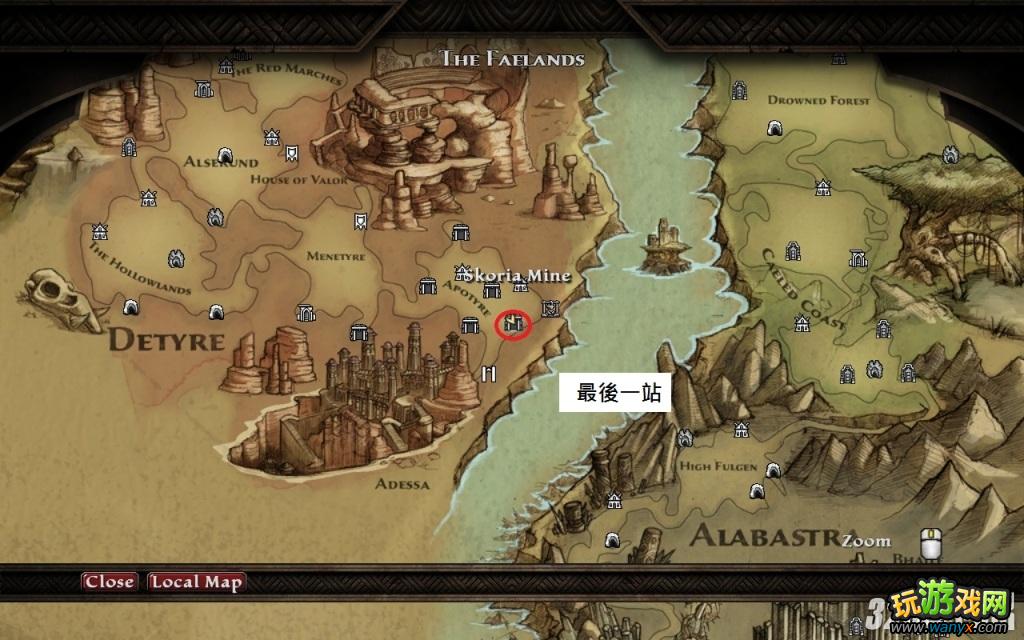The height and width of the screenshot is (640, 1024).
Task: Close the world map
Action: (109, 582)
